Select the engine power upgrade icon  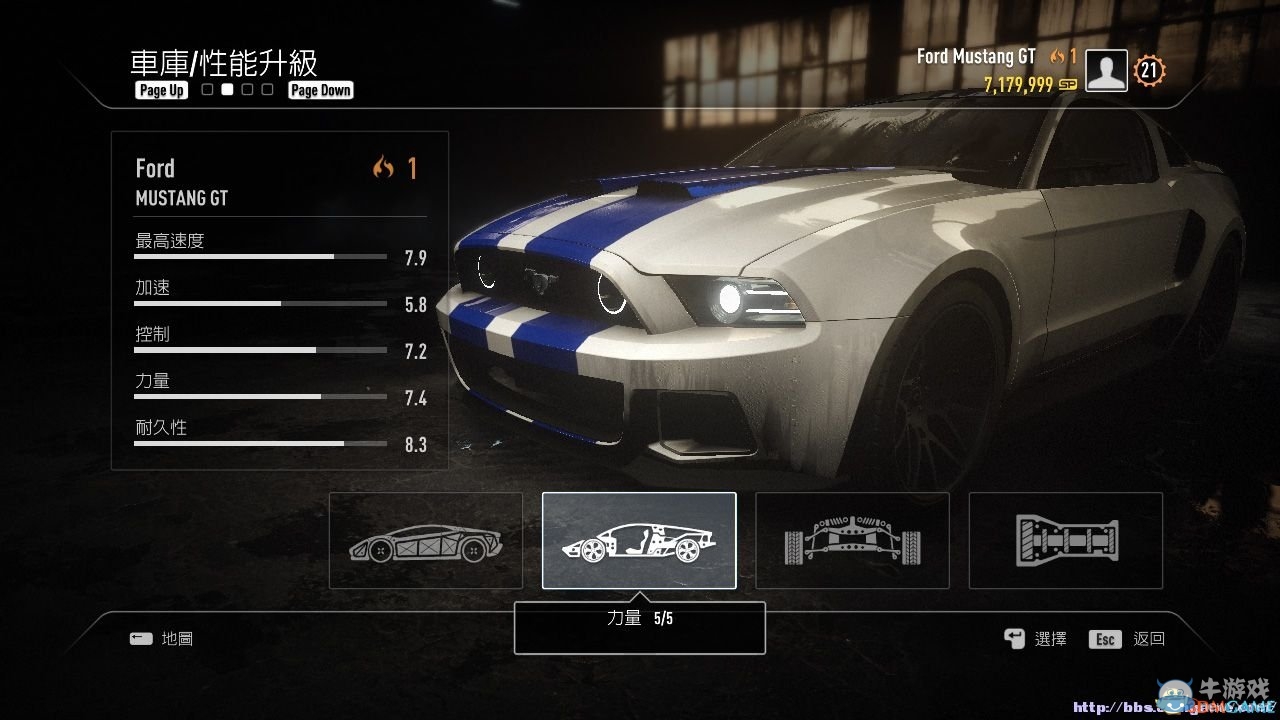[x=639, y=540]
